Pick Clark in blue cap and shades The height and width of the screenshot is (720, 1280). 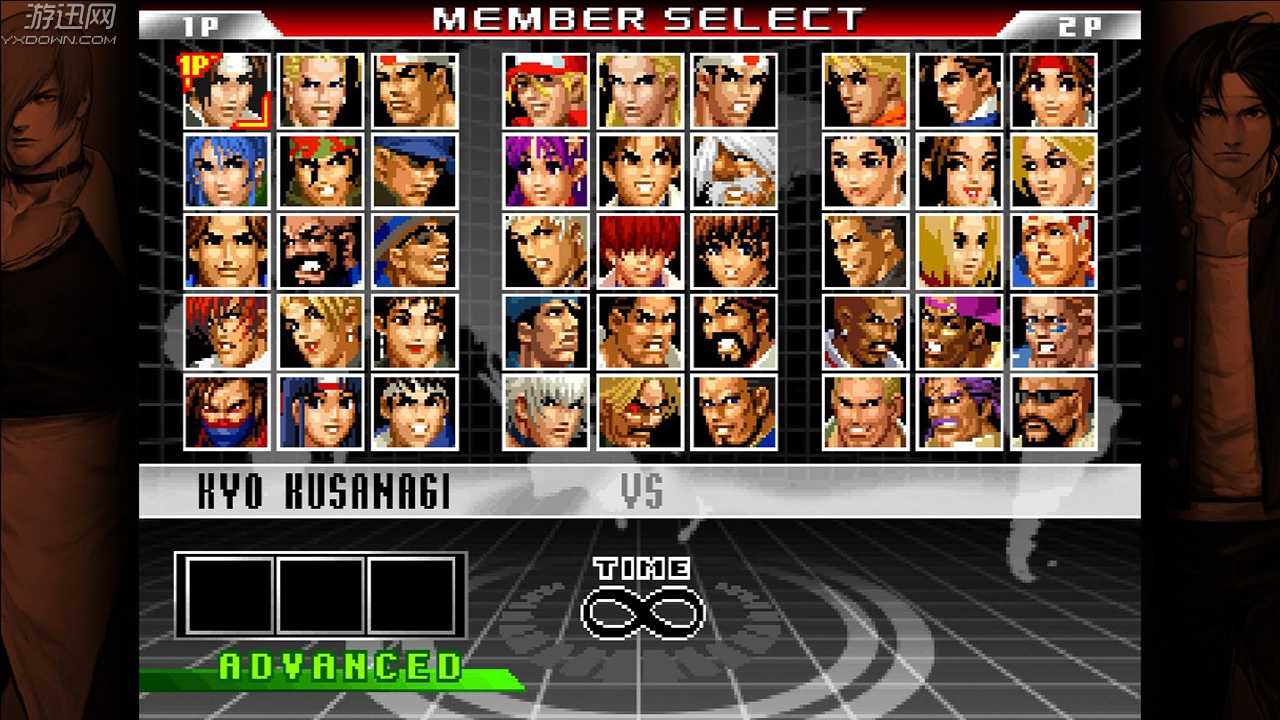click(x=414, y=171)
